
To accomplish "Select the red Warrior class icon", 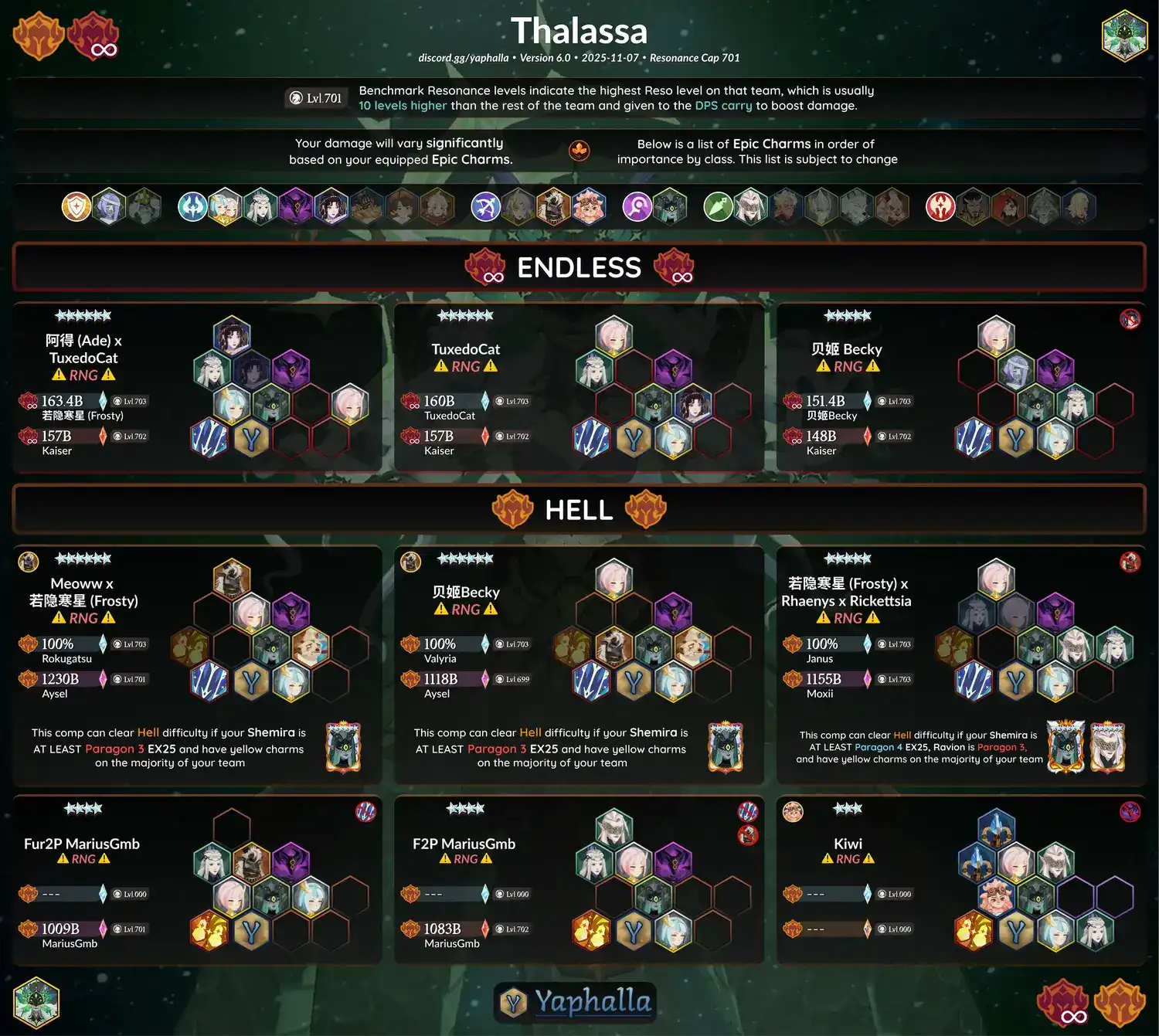I will [940, 206].
